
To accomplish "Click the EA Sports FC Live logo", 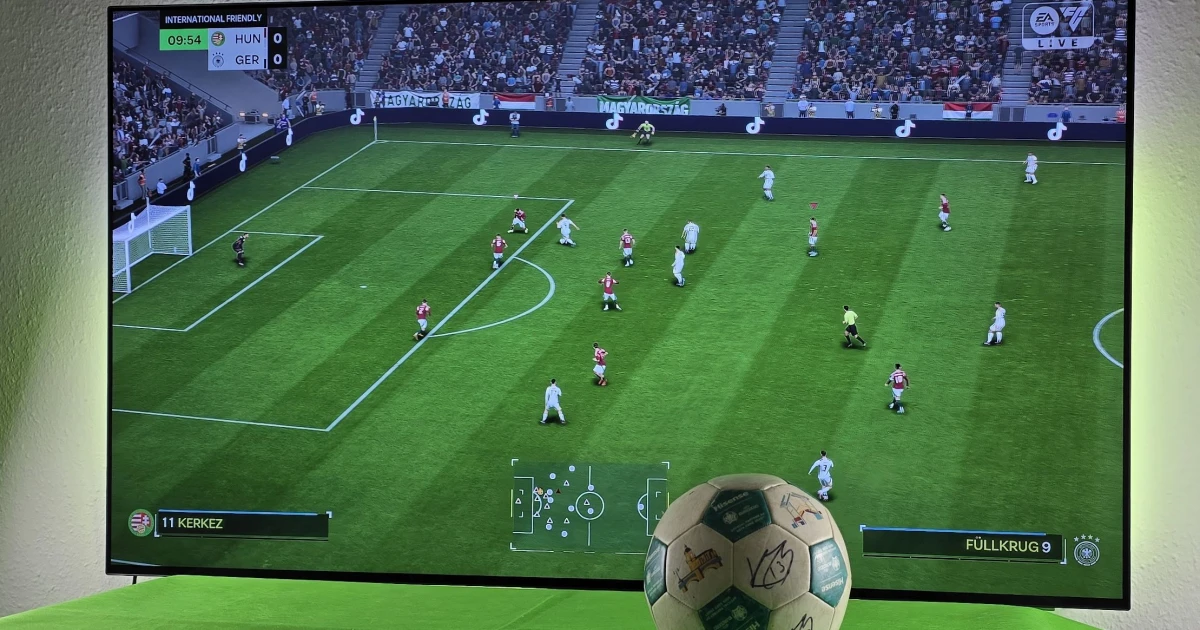I will 1057,25.
